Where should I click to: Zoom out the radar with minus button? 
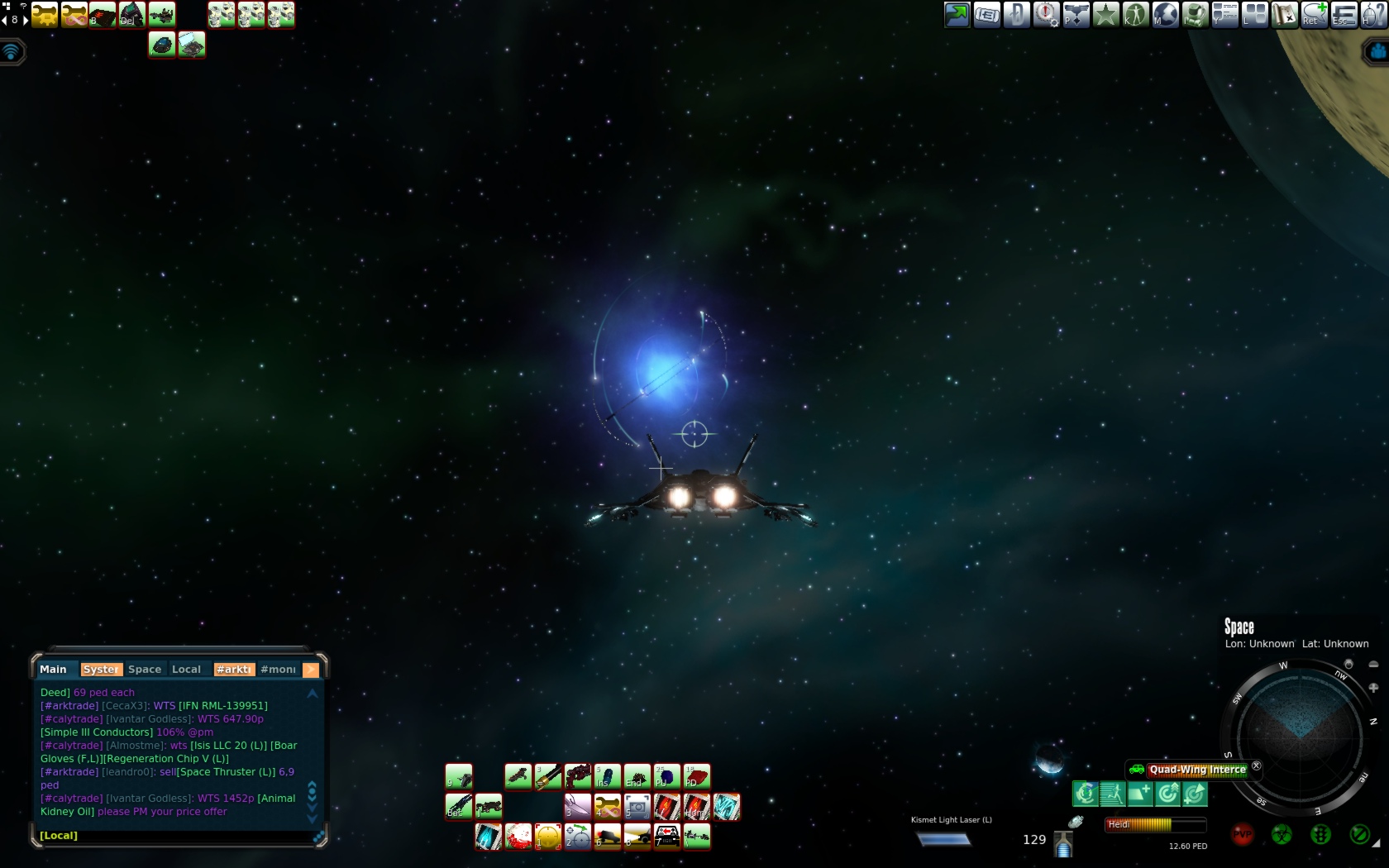[1373, 665]
